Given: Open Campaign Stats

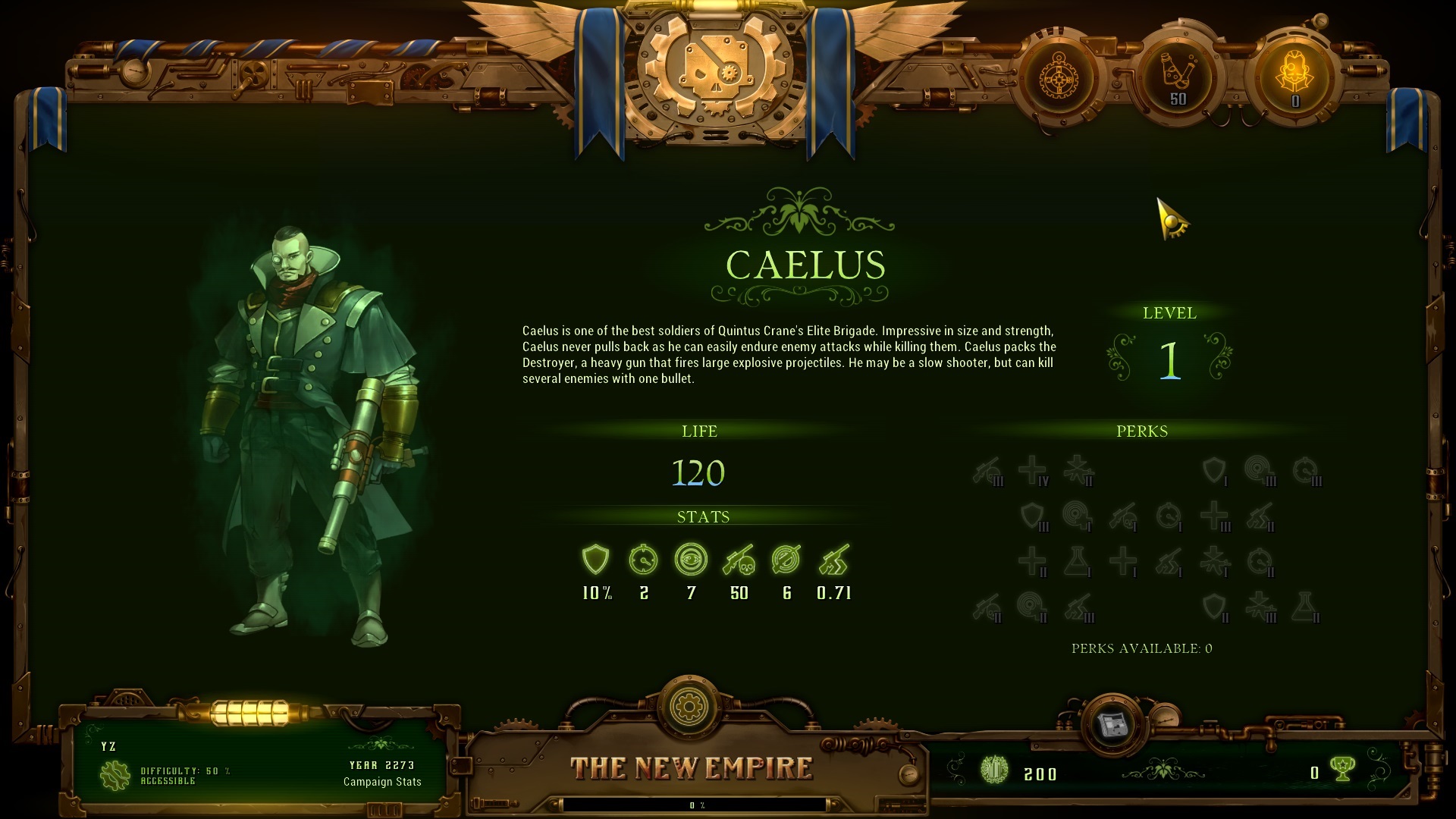Looking at the screenshot, I should click(382, 782).
